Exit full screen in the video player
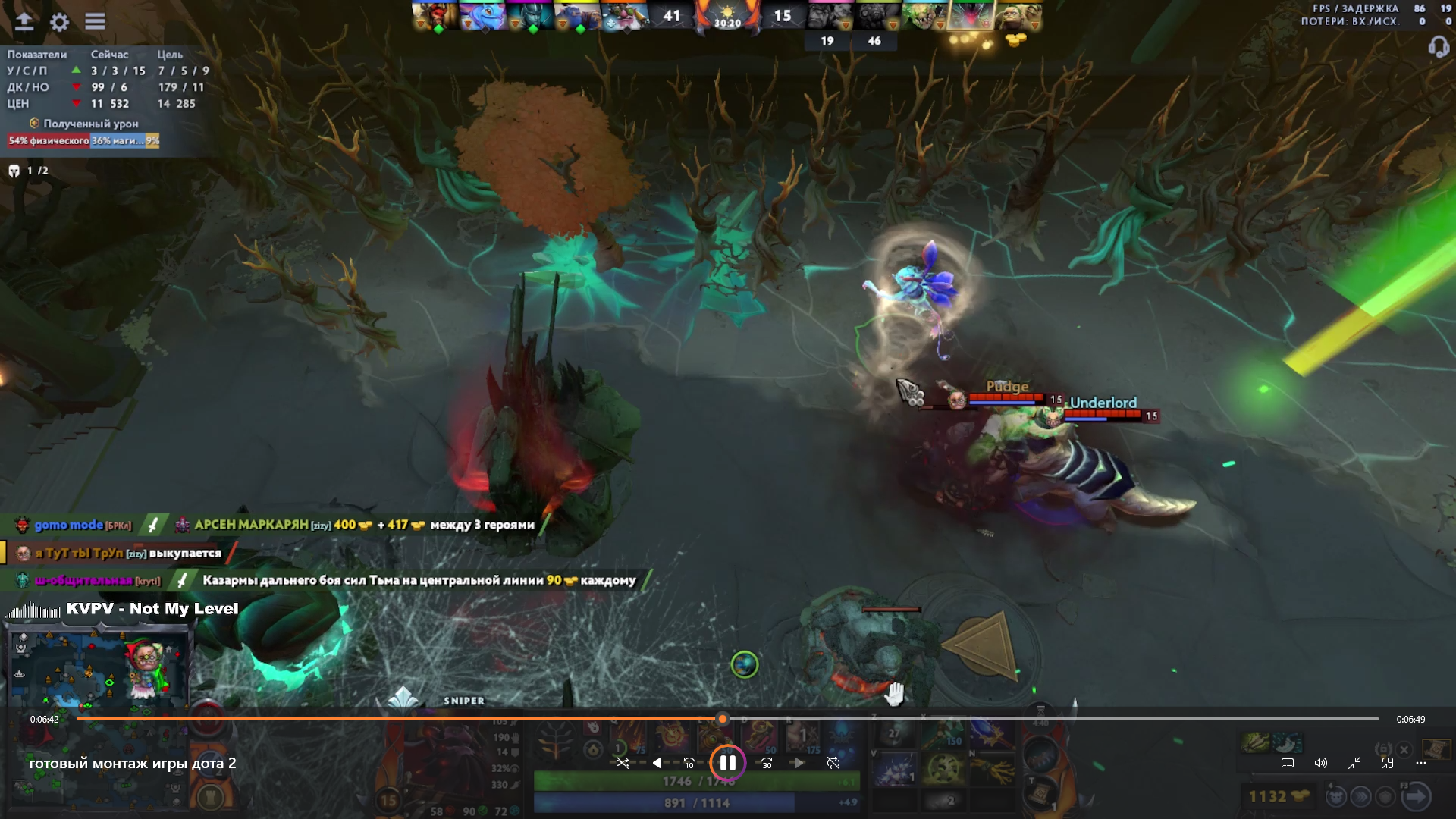Screen dimensions: 1456x819 click(1354, 763)
